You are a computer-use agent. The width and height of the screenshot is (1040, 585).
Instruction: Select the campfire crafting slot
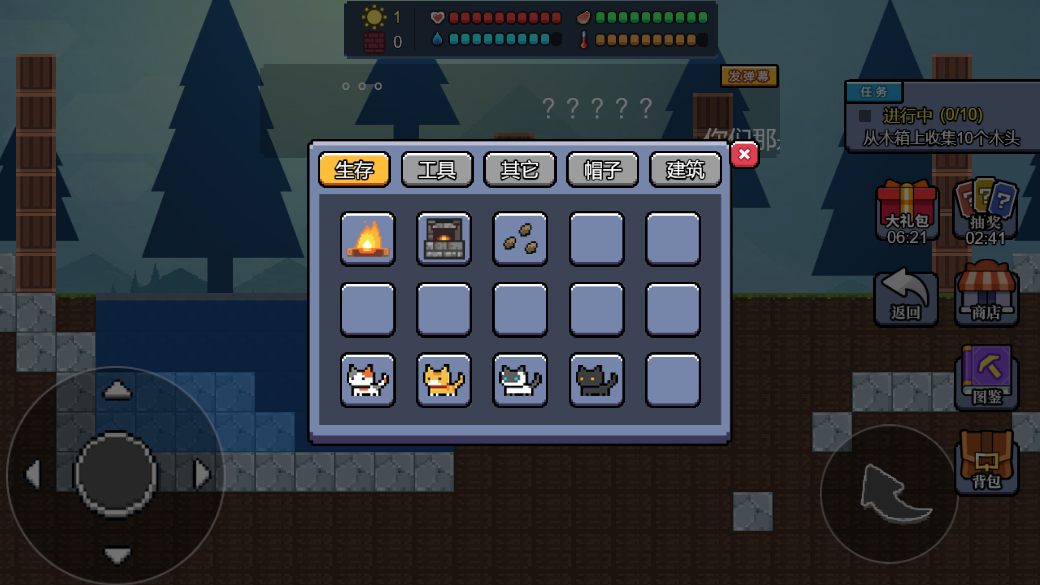click(368, 239)
